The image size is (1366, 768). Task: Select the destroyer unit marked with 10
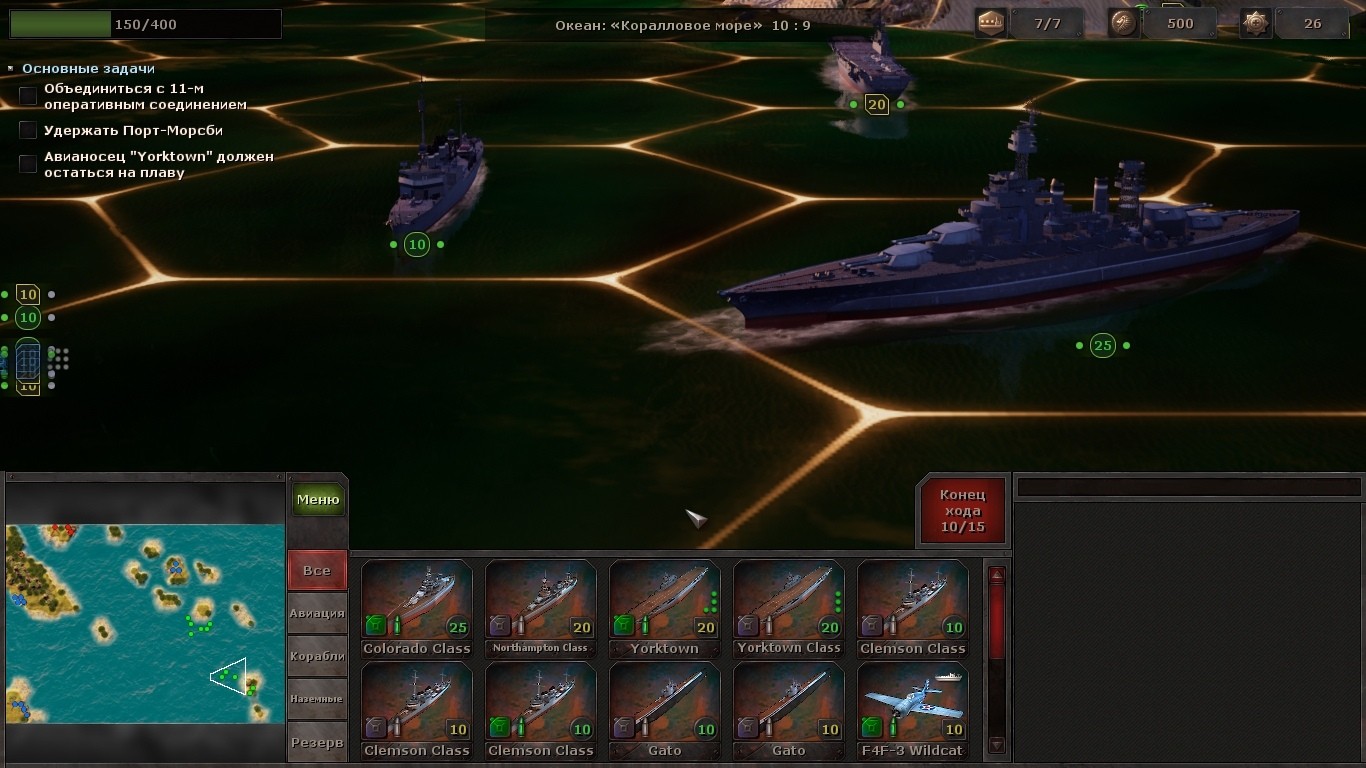pyautogui.click(x=436, y=180)
